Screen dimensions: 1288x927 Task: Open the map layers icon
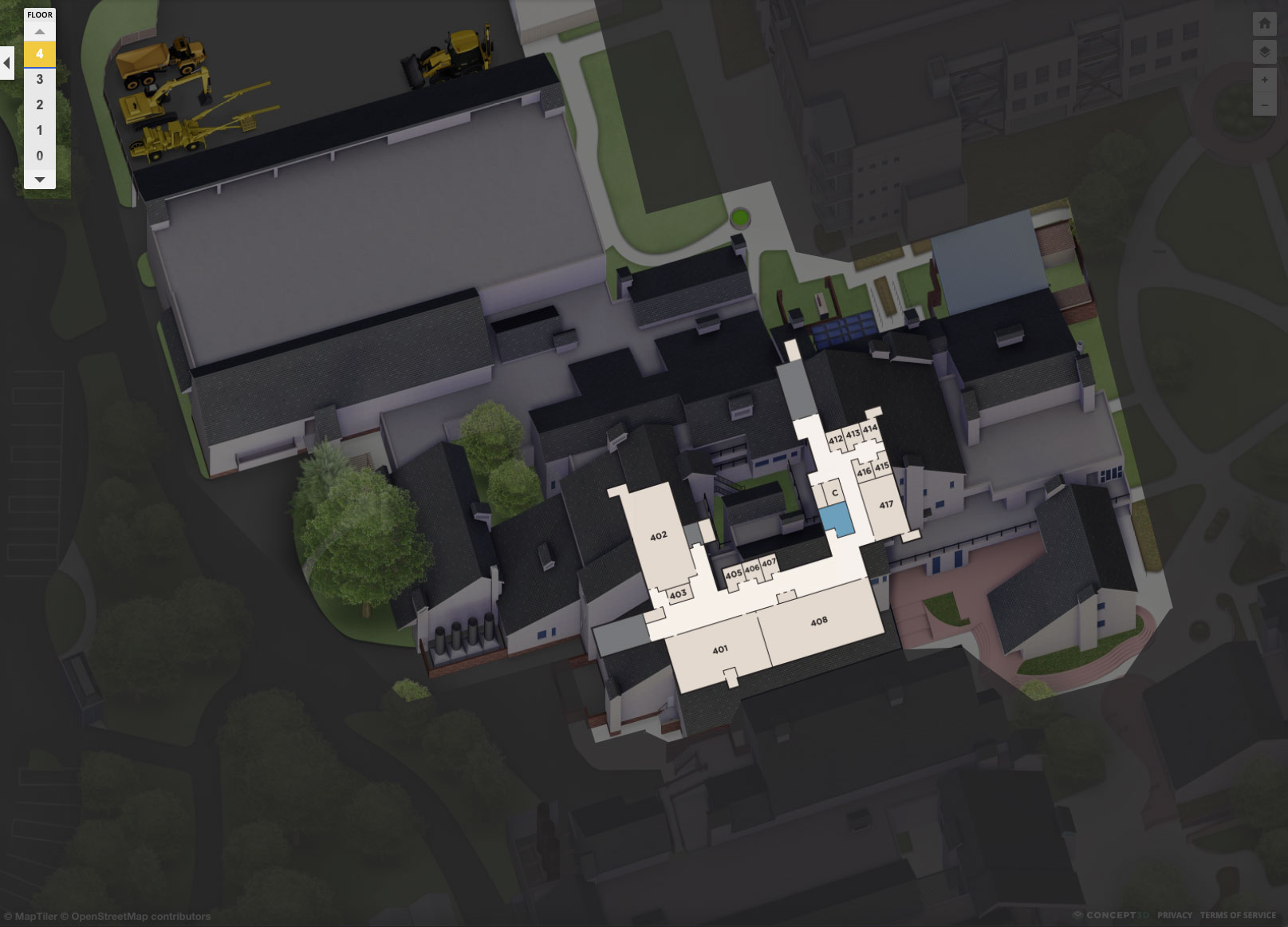click(x=1265, y=53)
